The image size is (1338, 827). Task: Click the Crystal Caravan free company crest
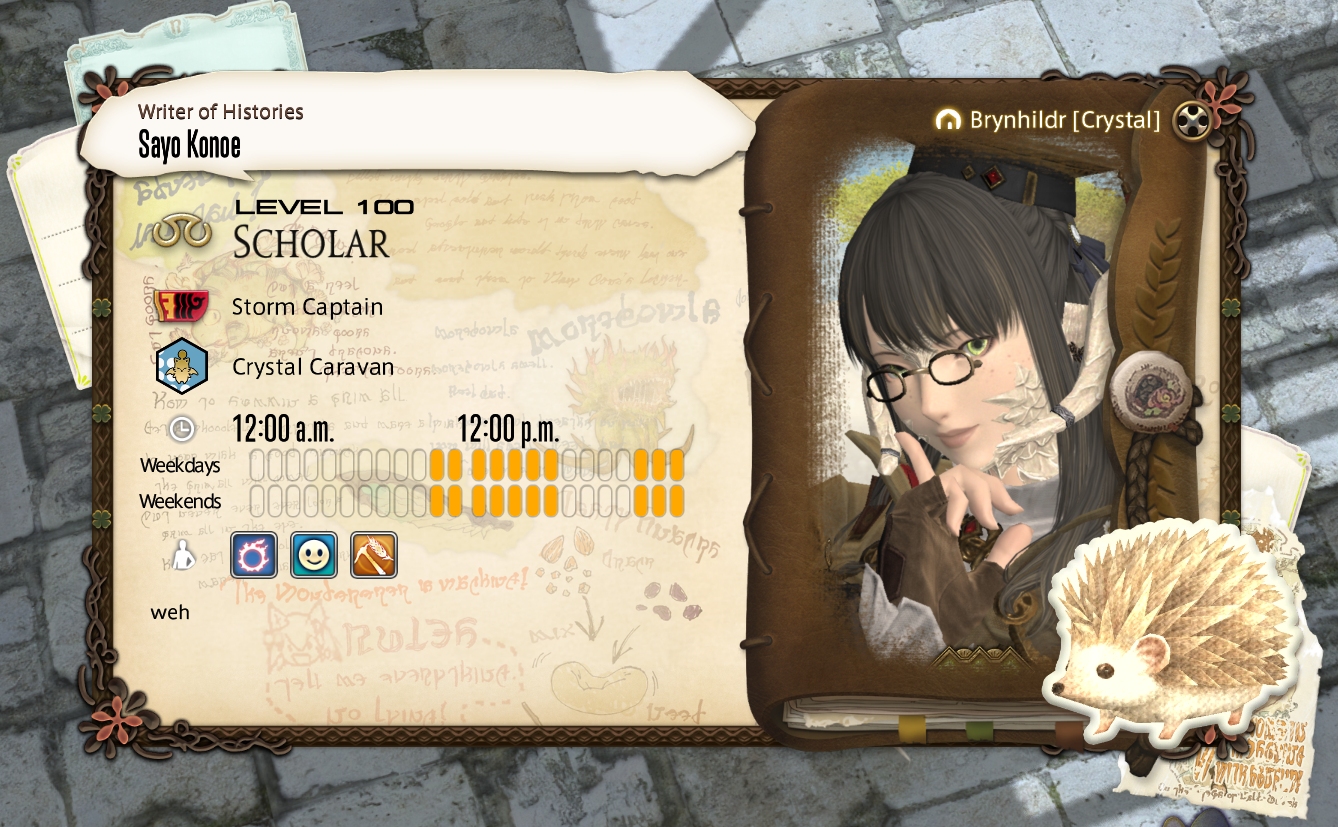click(181, 367)
